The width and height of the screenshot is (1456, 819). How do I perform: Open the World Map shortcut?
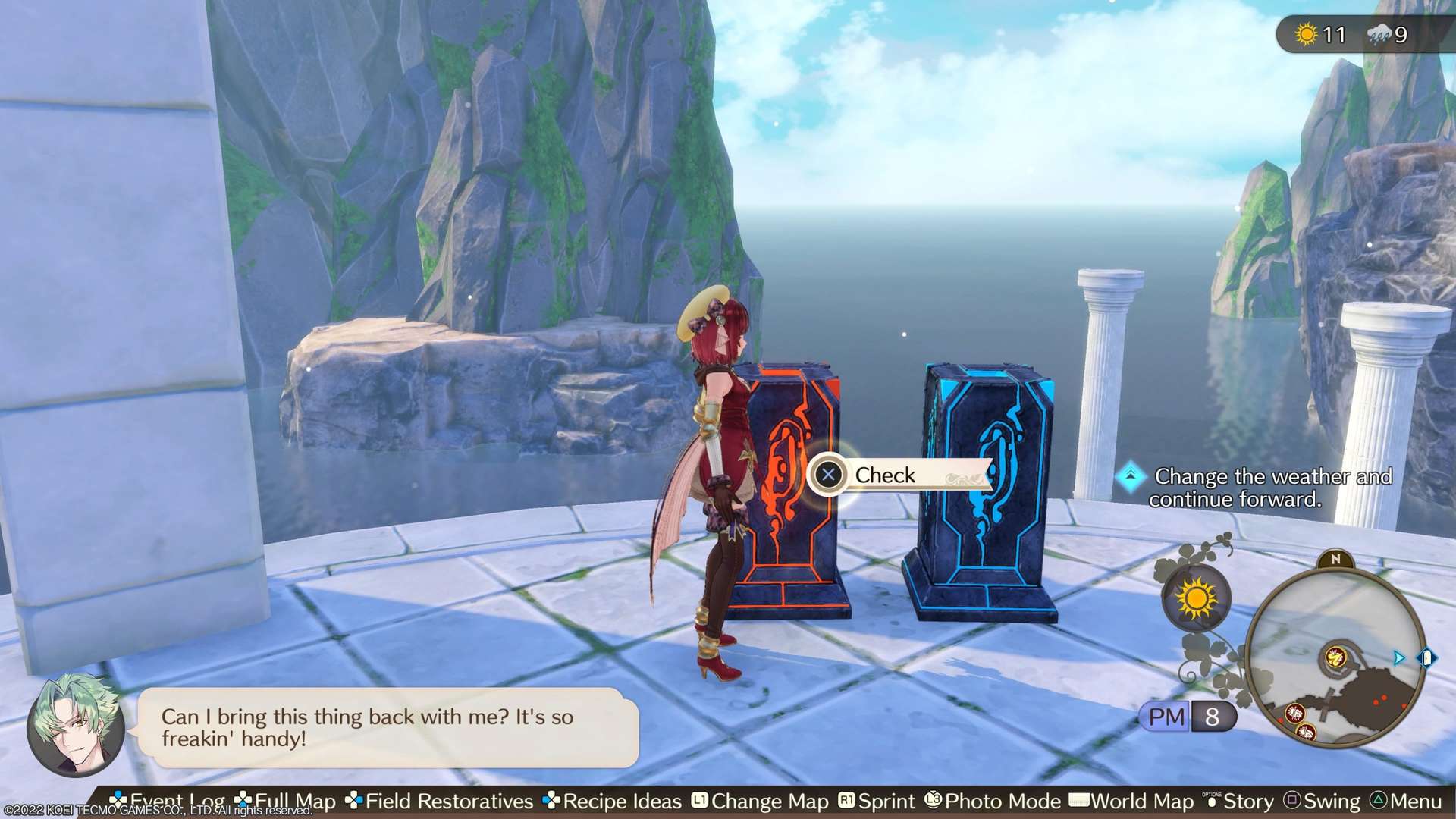point(1131,802)
